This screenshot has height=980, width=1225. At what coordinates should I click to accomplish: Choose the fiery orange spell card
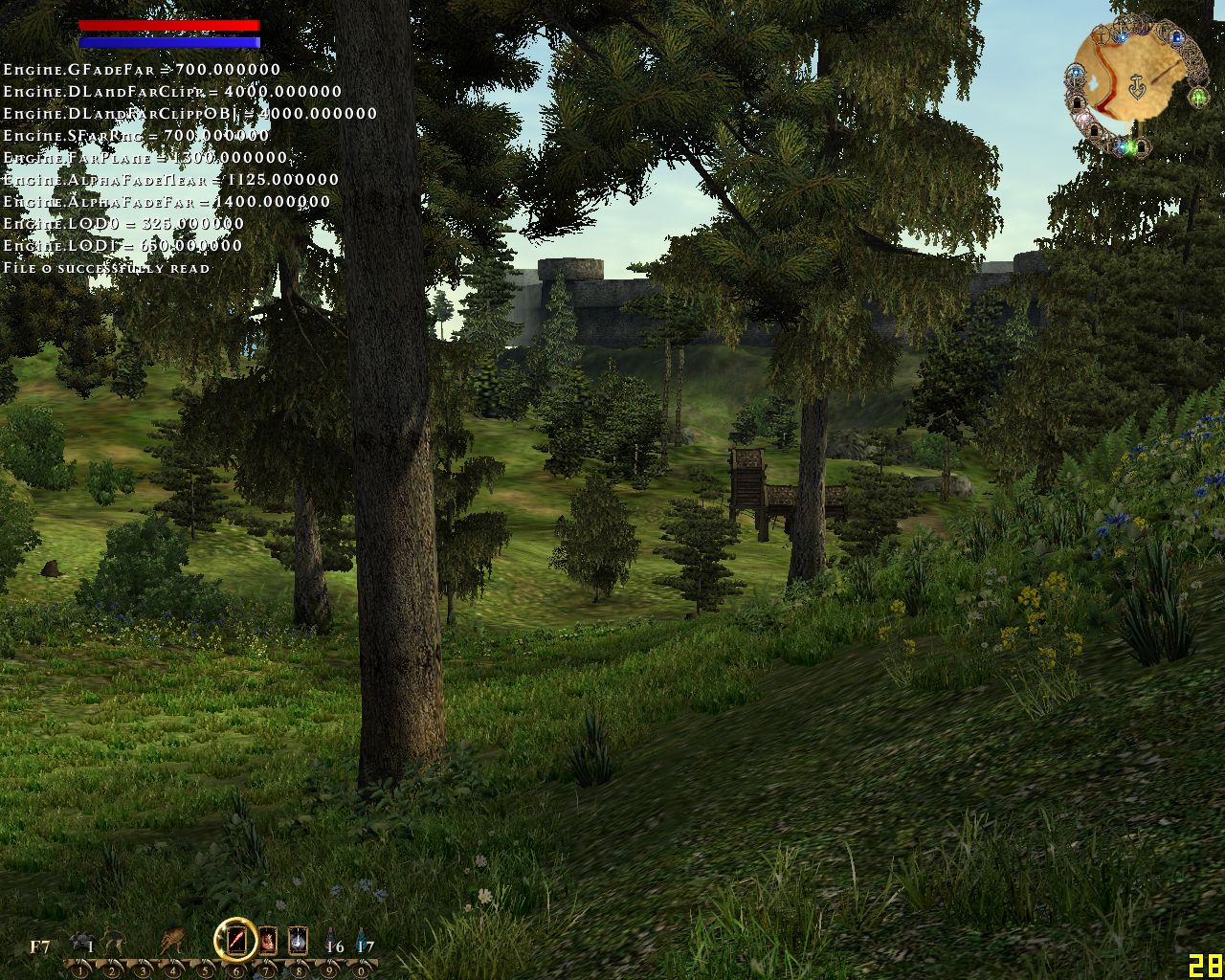coord(268,940)
